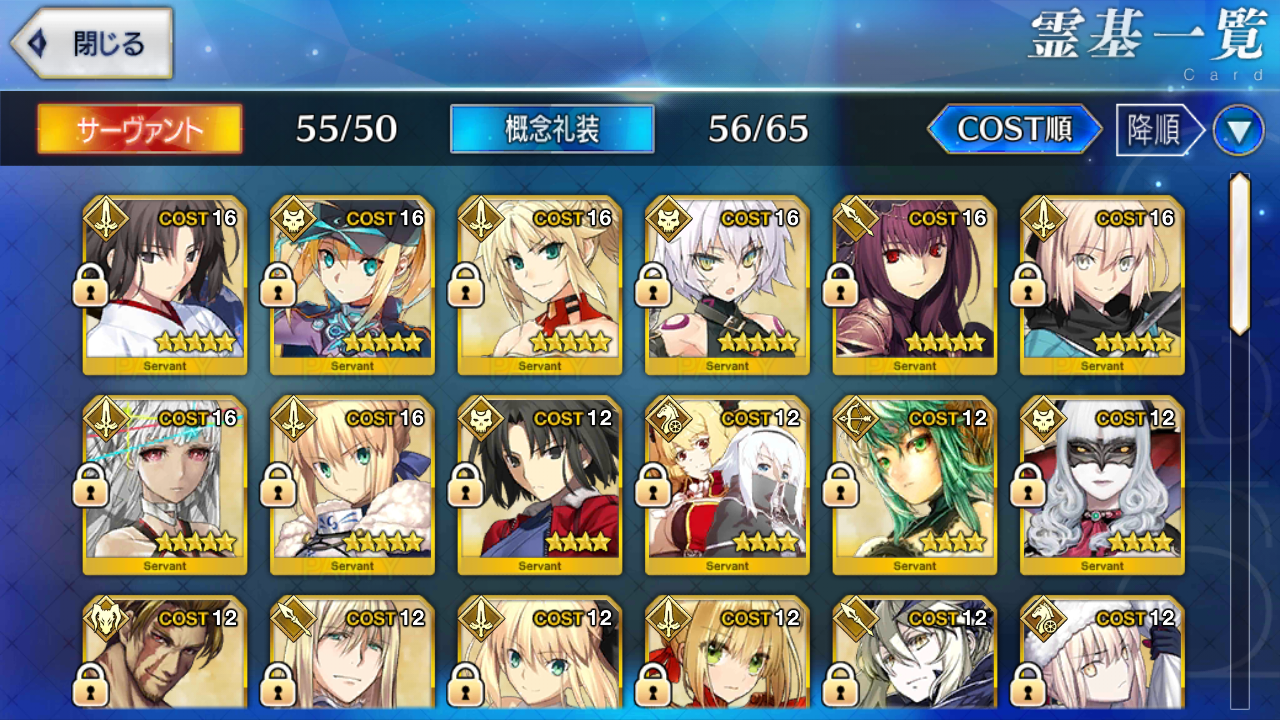Pick the purple-haired lancer with red eyes
This screenshot has width=1280, height=720.
(x=915, y=285)
